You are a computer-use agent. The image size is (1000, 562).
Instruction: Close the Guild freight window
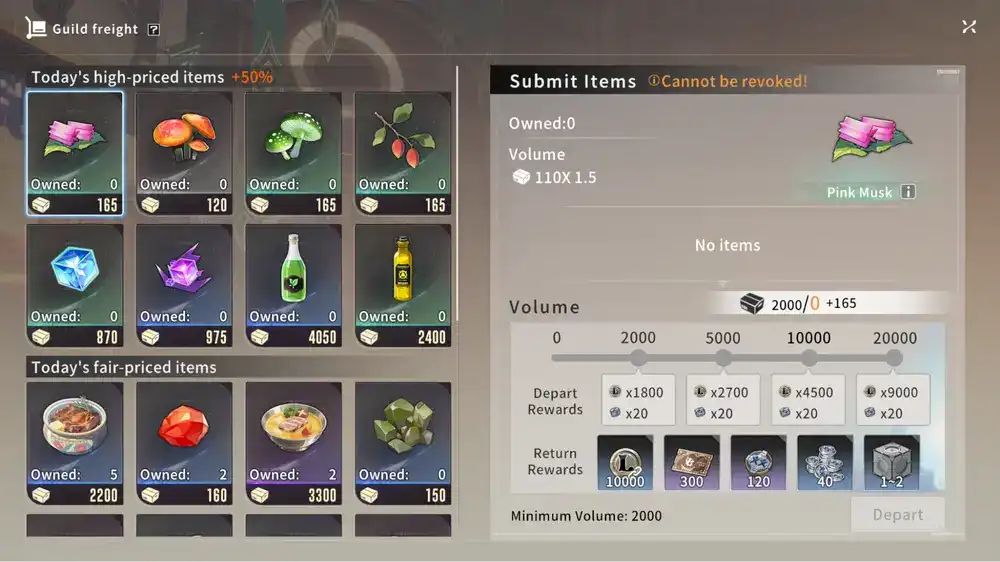coord(969,27)
